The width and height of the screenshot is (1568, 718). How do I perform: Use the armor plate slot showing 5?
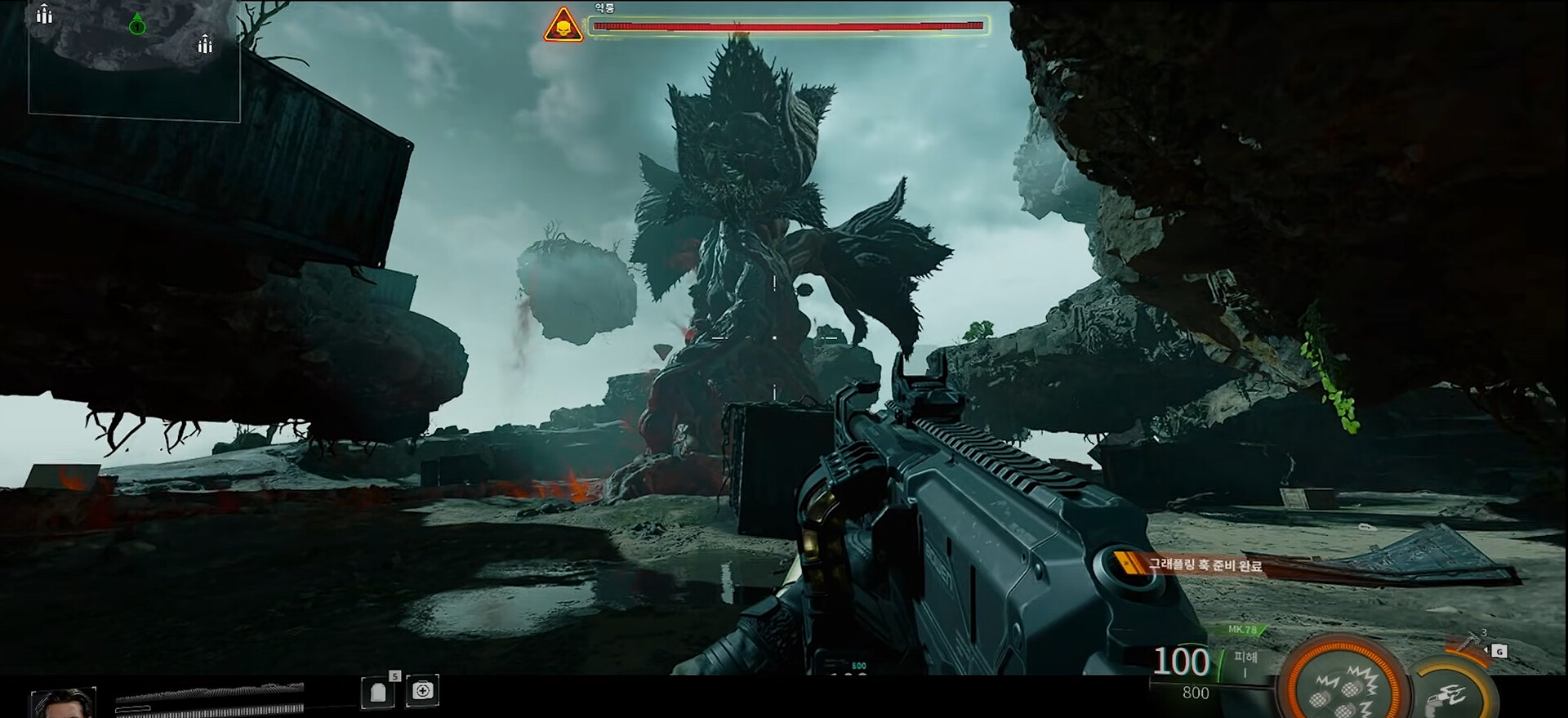pos(378,691)
